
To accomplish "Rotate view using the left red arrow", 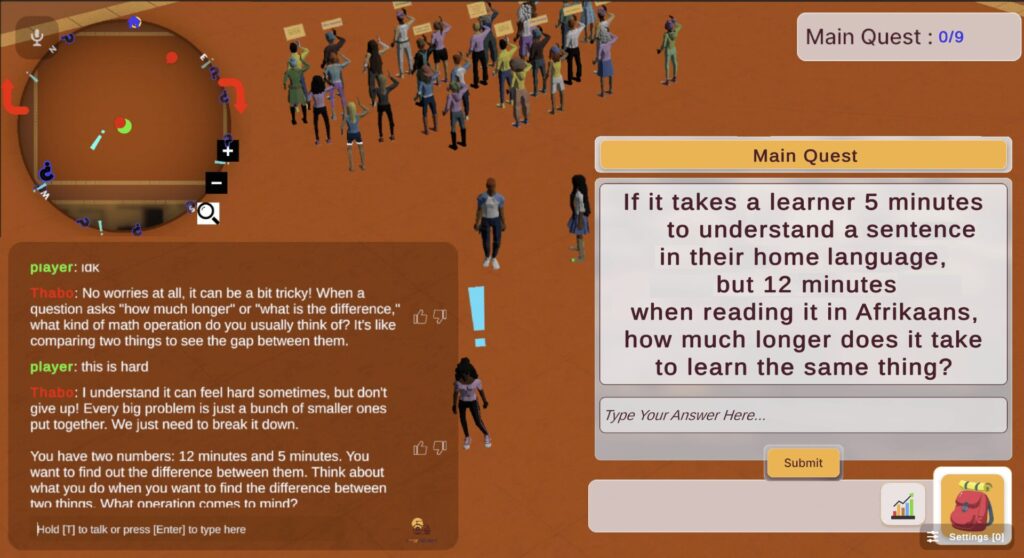I will (x=14, y=98).
